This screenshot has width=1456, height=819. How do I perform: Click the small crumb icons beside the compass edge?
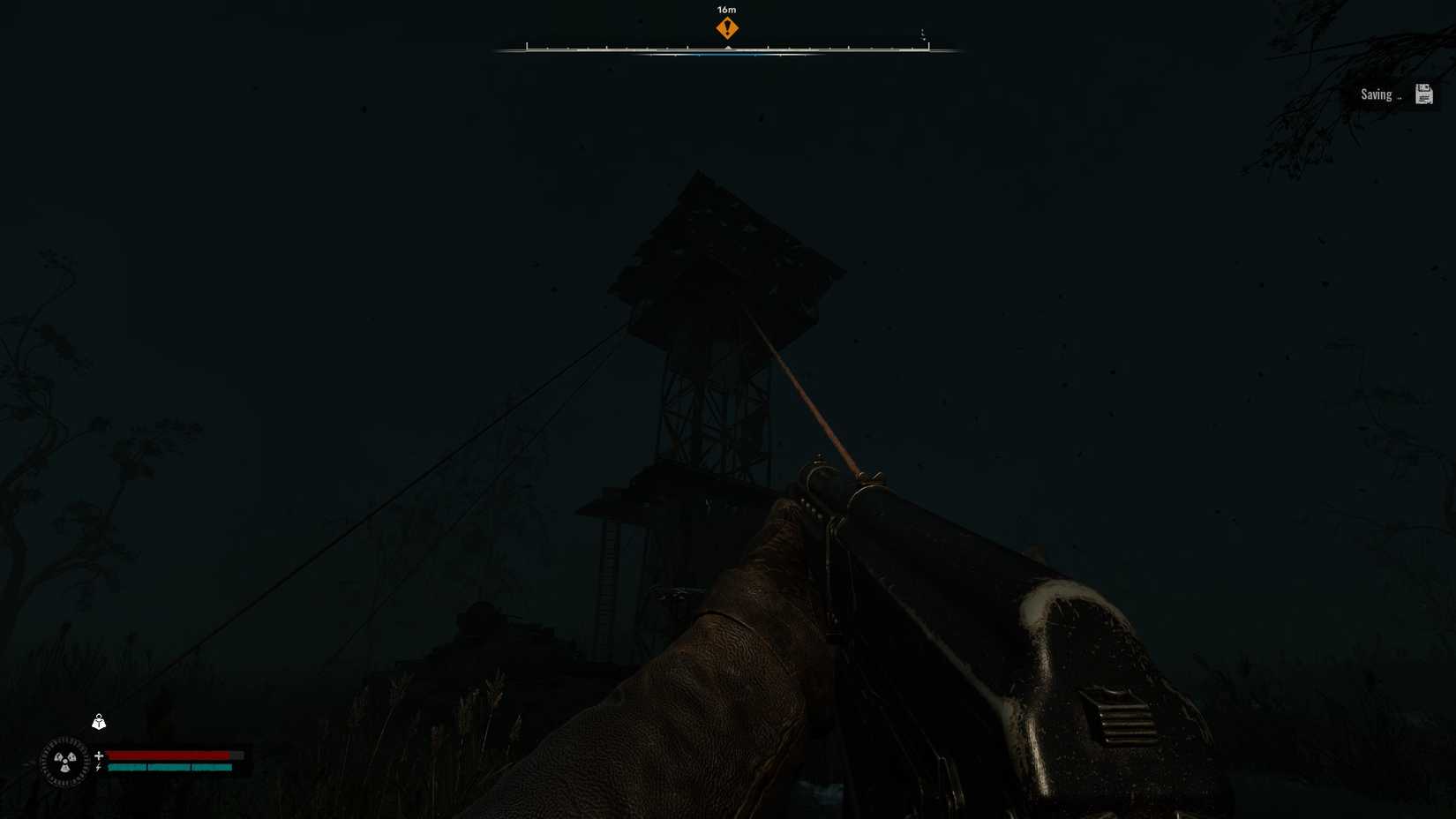(x=923, y=33)
